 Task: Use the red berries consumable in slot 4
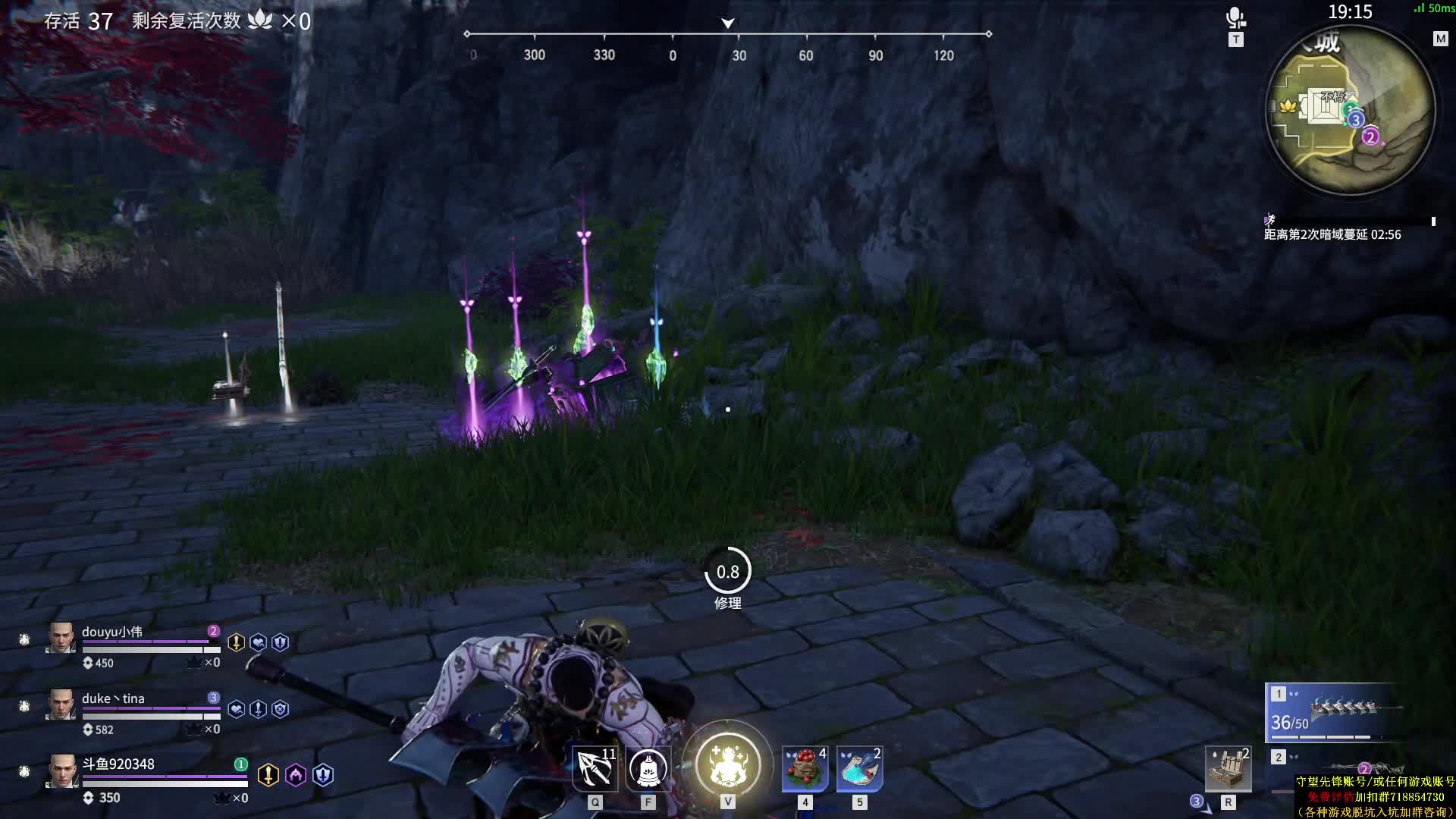coord(805,769)
